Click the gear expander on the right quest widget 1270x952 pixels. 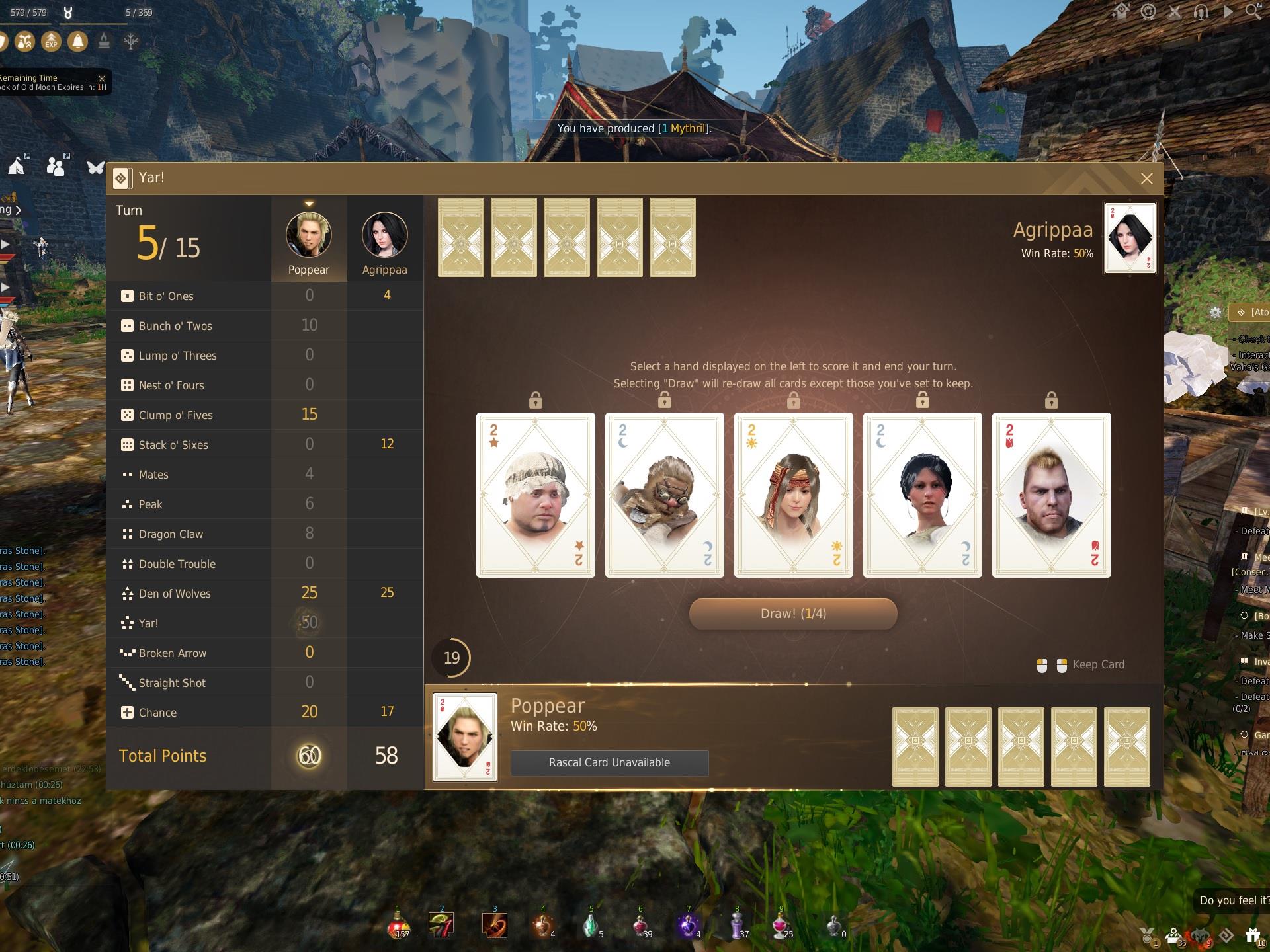(1216, 312)
